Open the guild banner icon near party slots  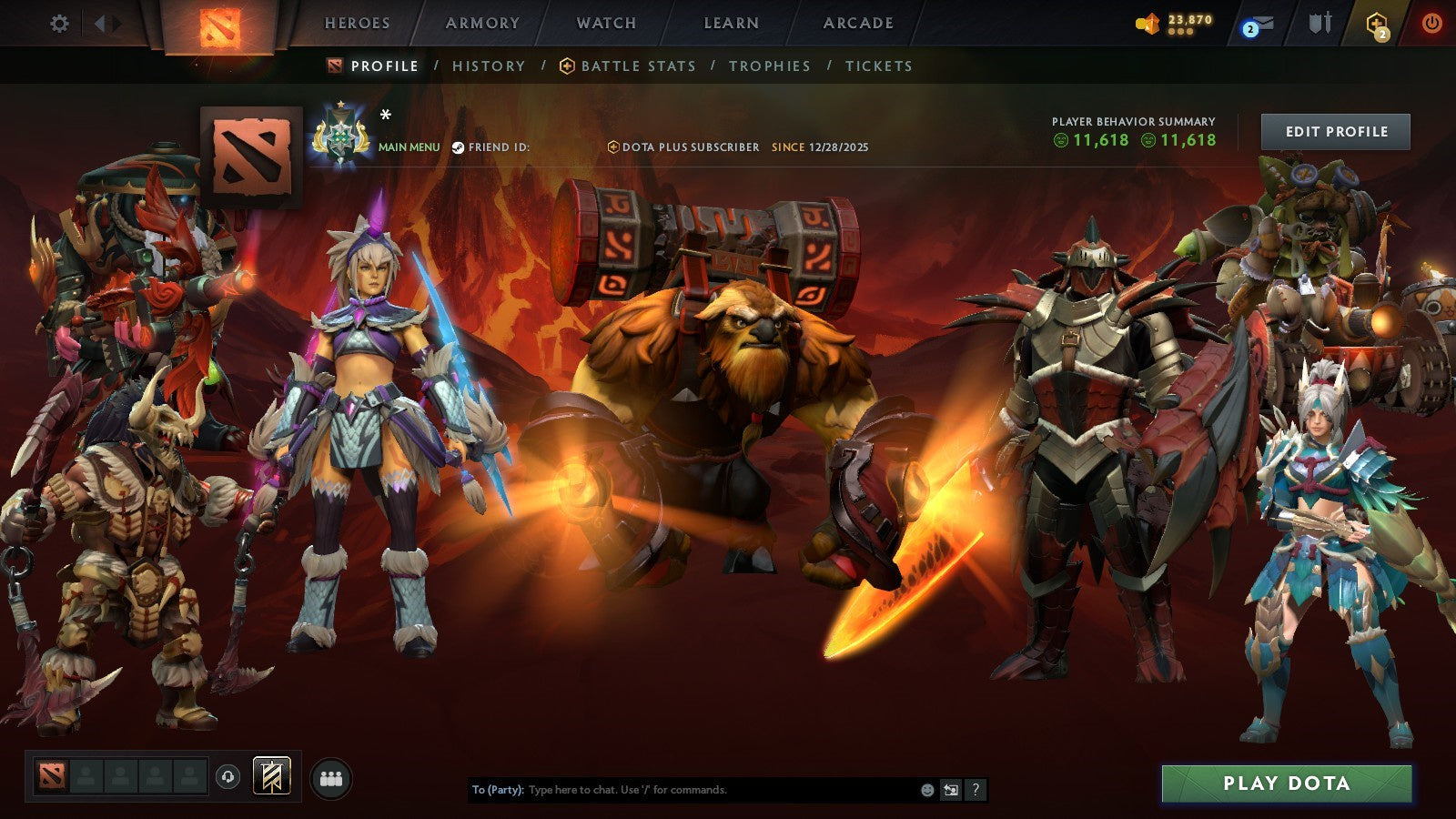[x=271, y=775]
